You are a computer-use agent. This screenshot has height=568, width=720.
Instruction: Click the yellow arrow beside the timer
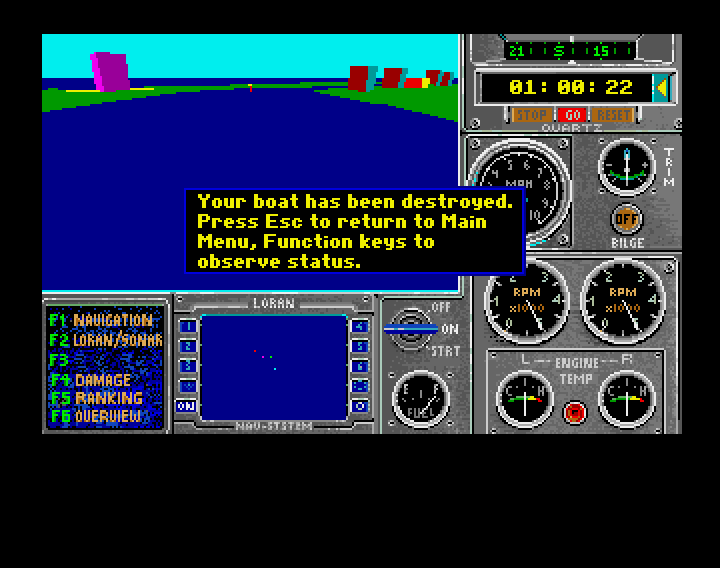(x=661, y=87)
